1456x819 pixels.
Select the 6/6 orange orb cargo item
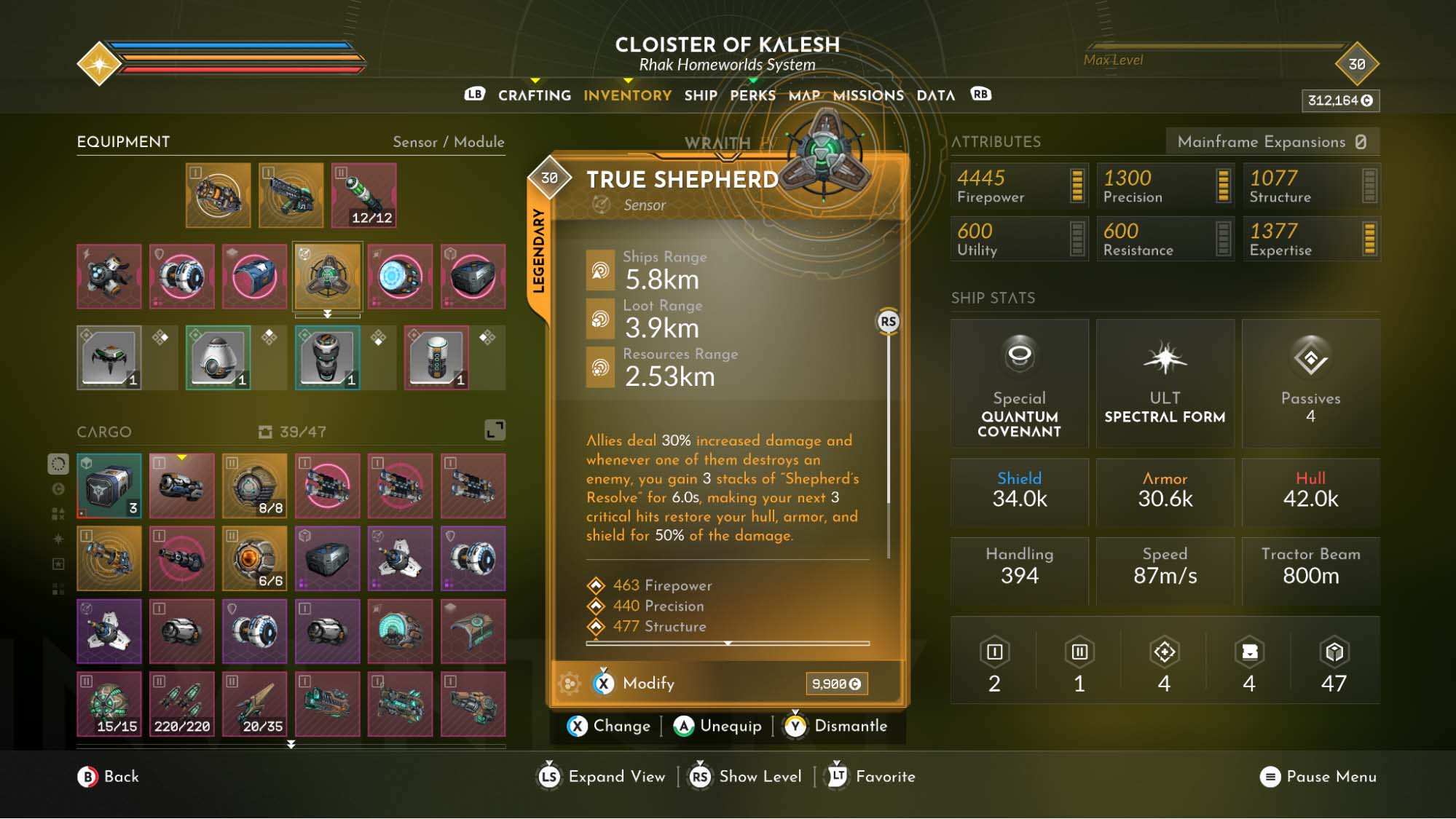point(255,558)
